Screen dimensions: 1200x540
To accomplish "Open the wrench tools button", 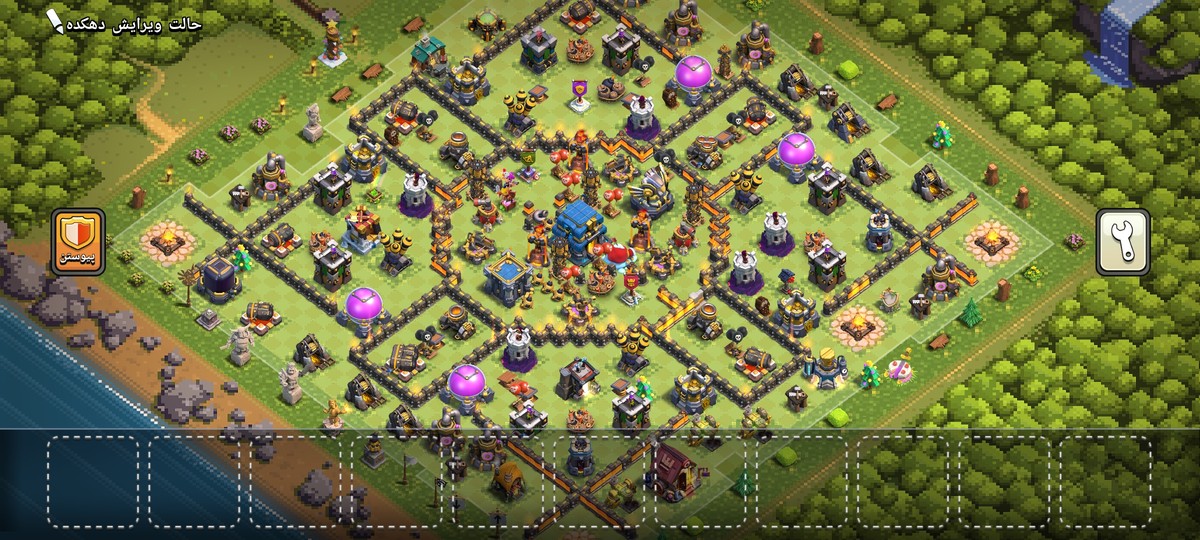I will tap(1122, 241).
